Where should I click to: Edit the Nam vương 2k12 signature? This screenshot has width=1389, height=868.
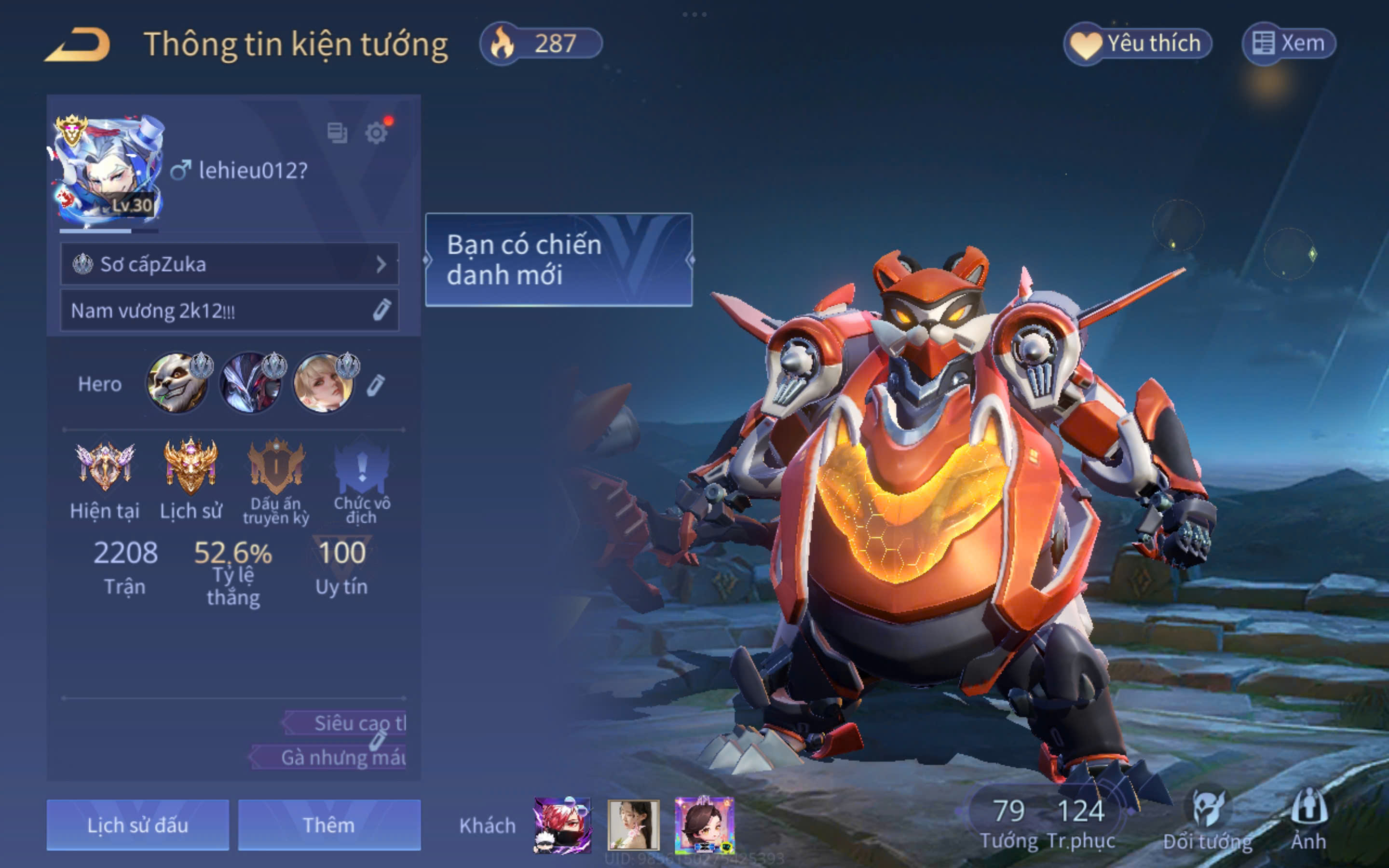point(381,310)
